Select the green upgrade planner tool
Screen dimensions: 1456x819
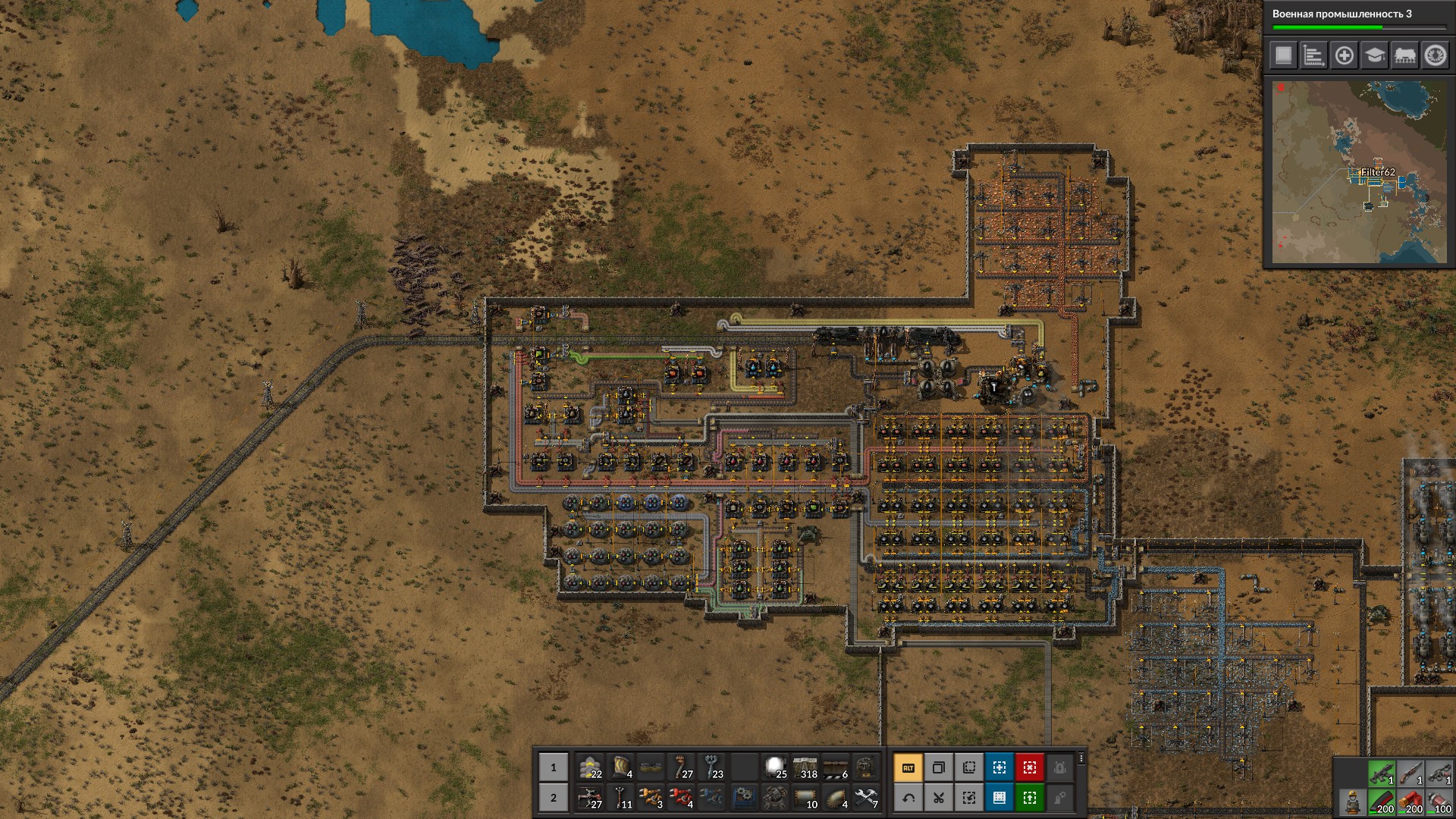(x=1029, y=798)
